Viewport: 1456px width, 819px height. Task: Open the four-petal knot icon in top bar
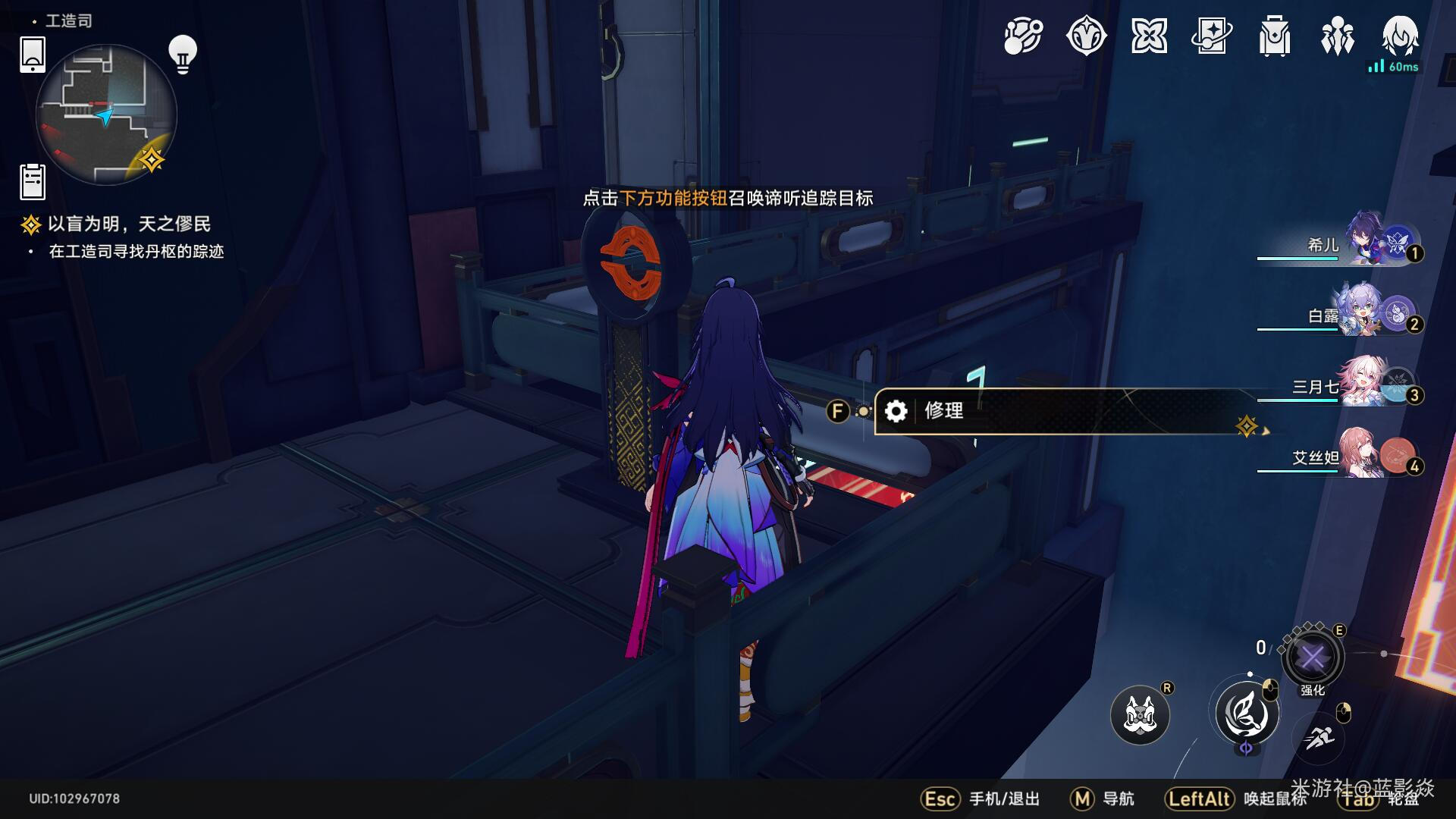[x=1149, y=36]
